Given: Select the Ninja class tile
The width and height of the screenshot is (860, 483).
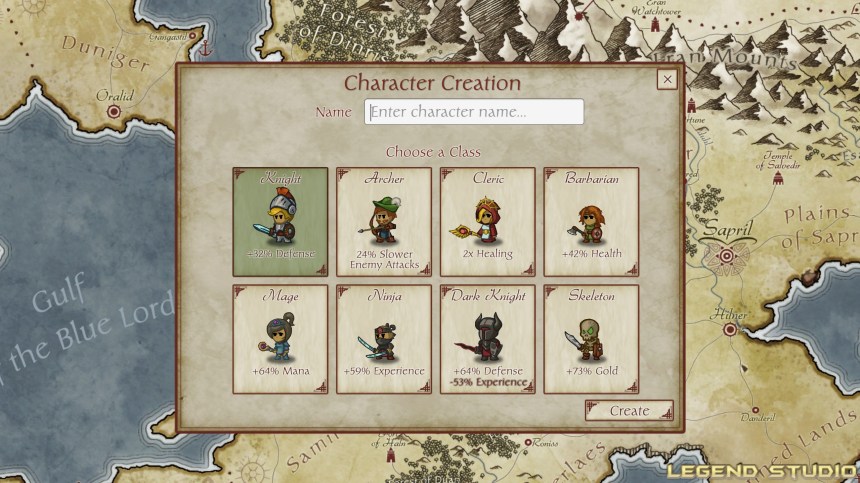Looking at the screenshot, I should point(384,339).
